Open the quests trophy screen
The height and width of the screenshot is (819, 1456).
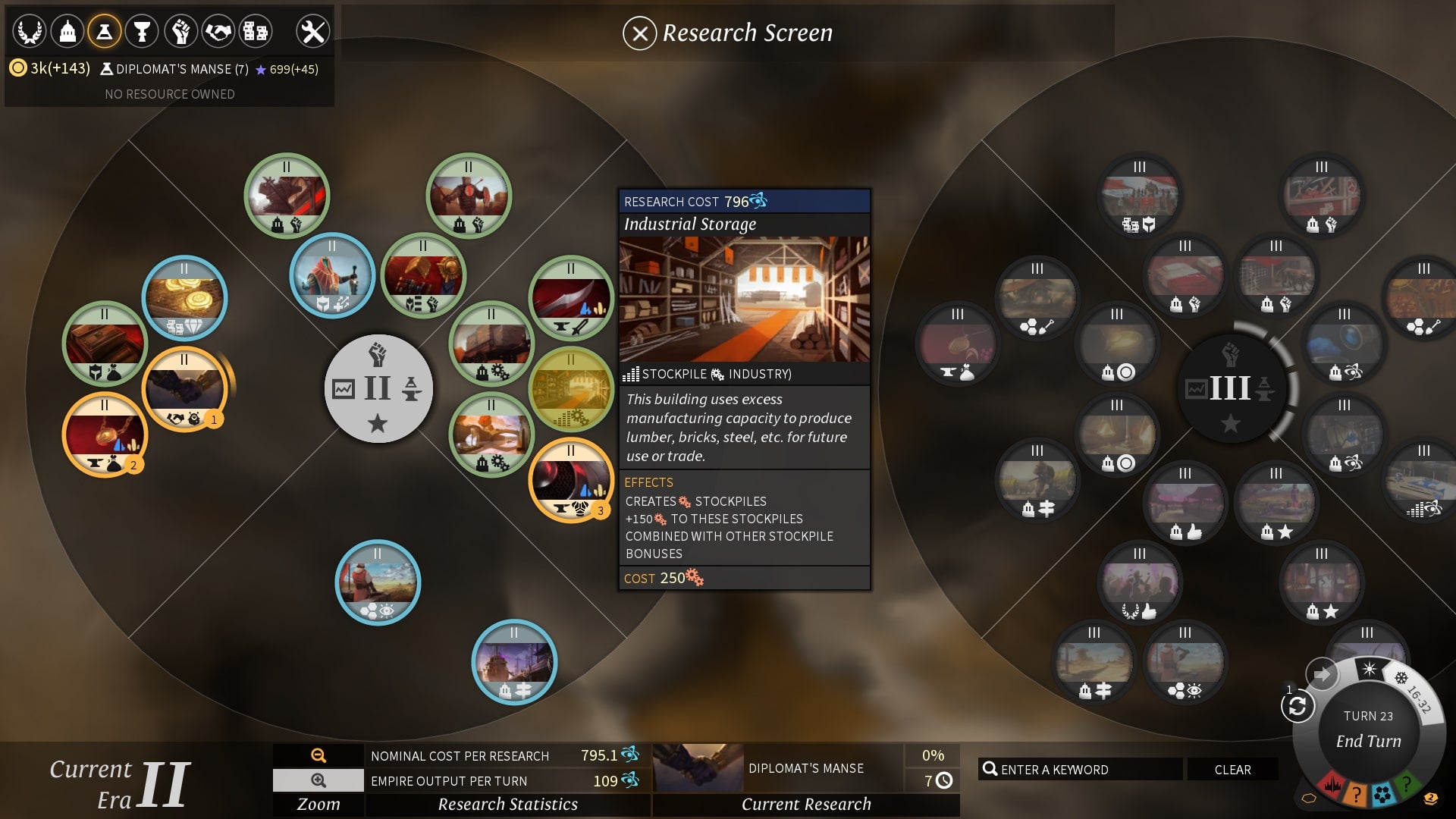141,30
